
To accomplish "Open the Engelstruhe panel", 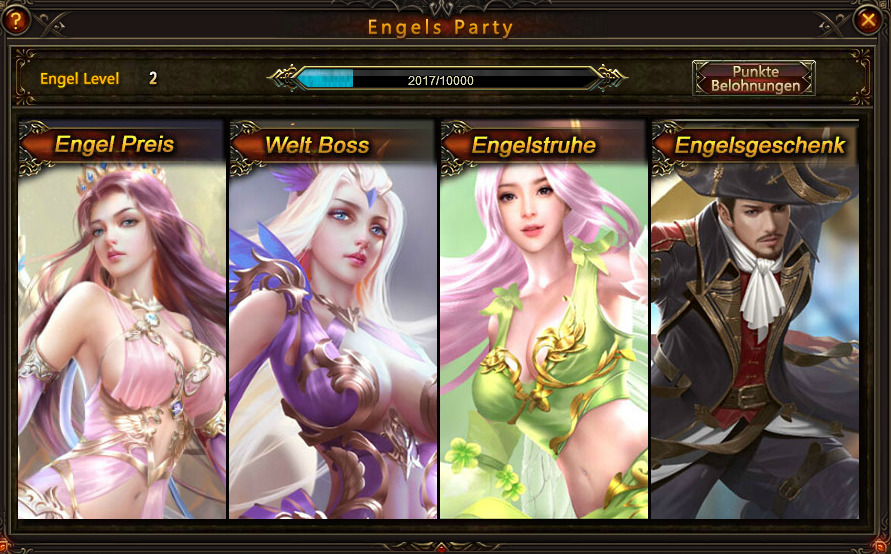I will coord(543,320).
